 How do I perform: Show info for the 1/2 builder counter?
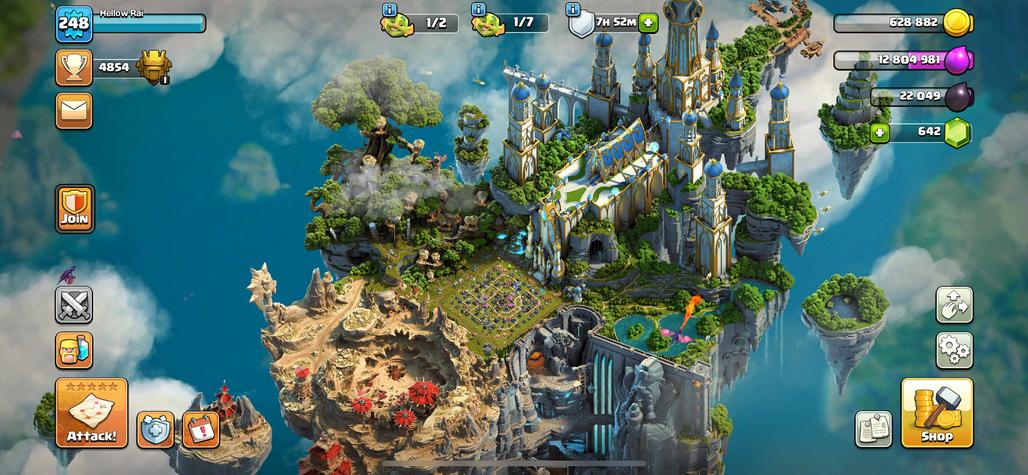(389, 9)
